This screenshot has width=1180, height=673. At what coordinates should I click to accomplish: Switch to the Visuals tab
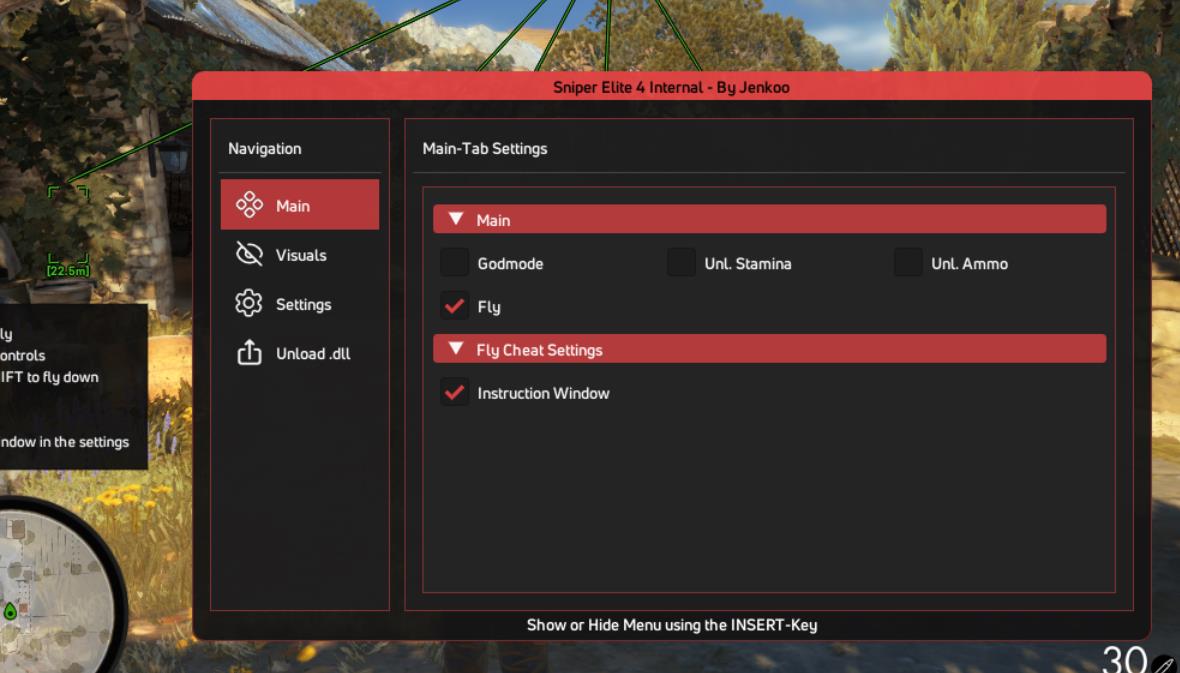pyautogui.click(x=299, y=255)
